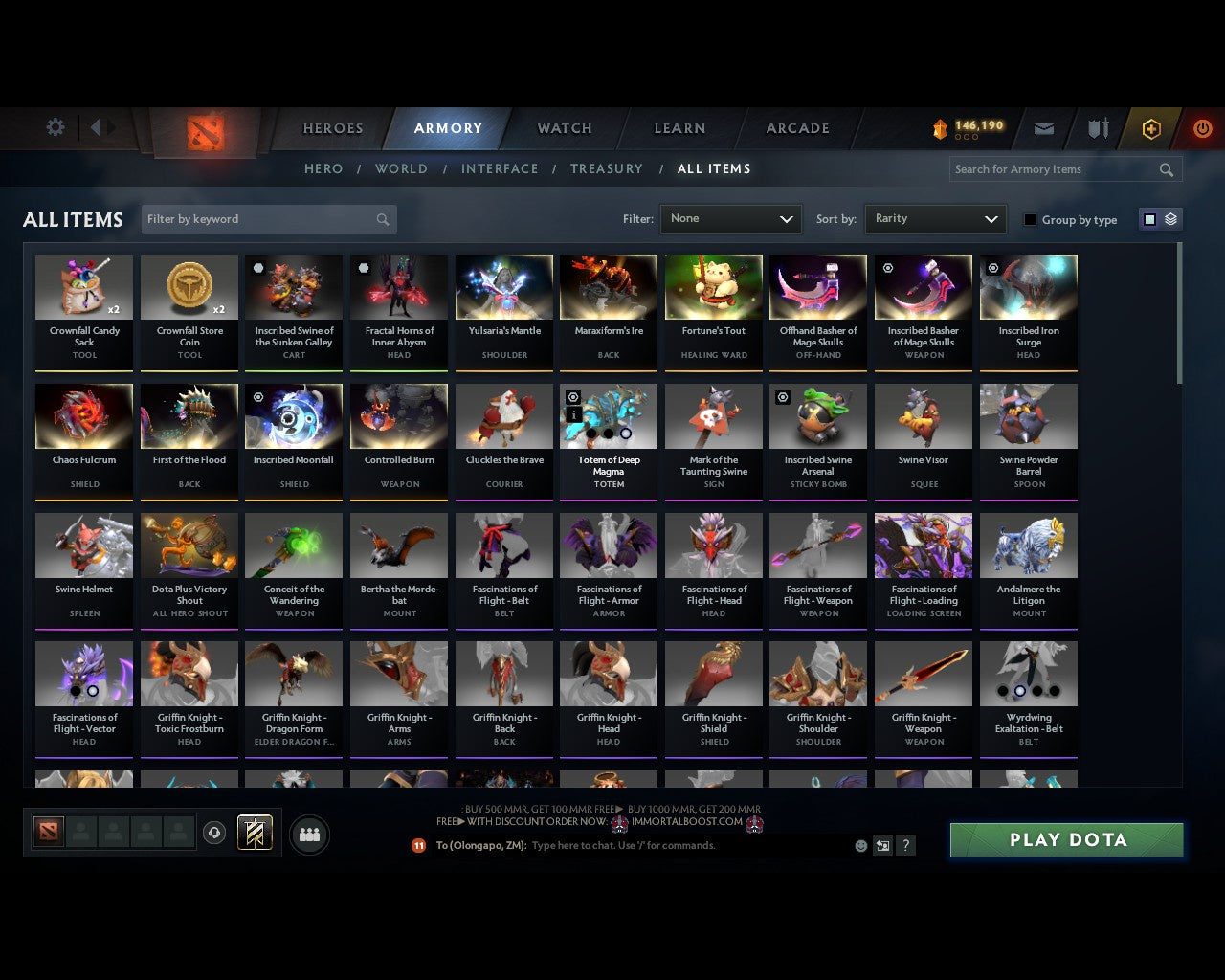Open the armor and sword loadout icon

tap(1097, 127)
